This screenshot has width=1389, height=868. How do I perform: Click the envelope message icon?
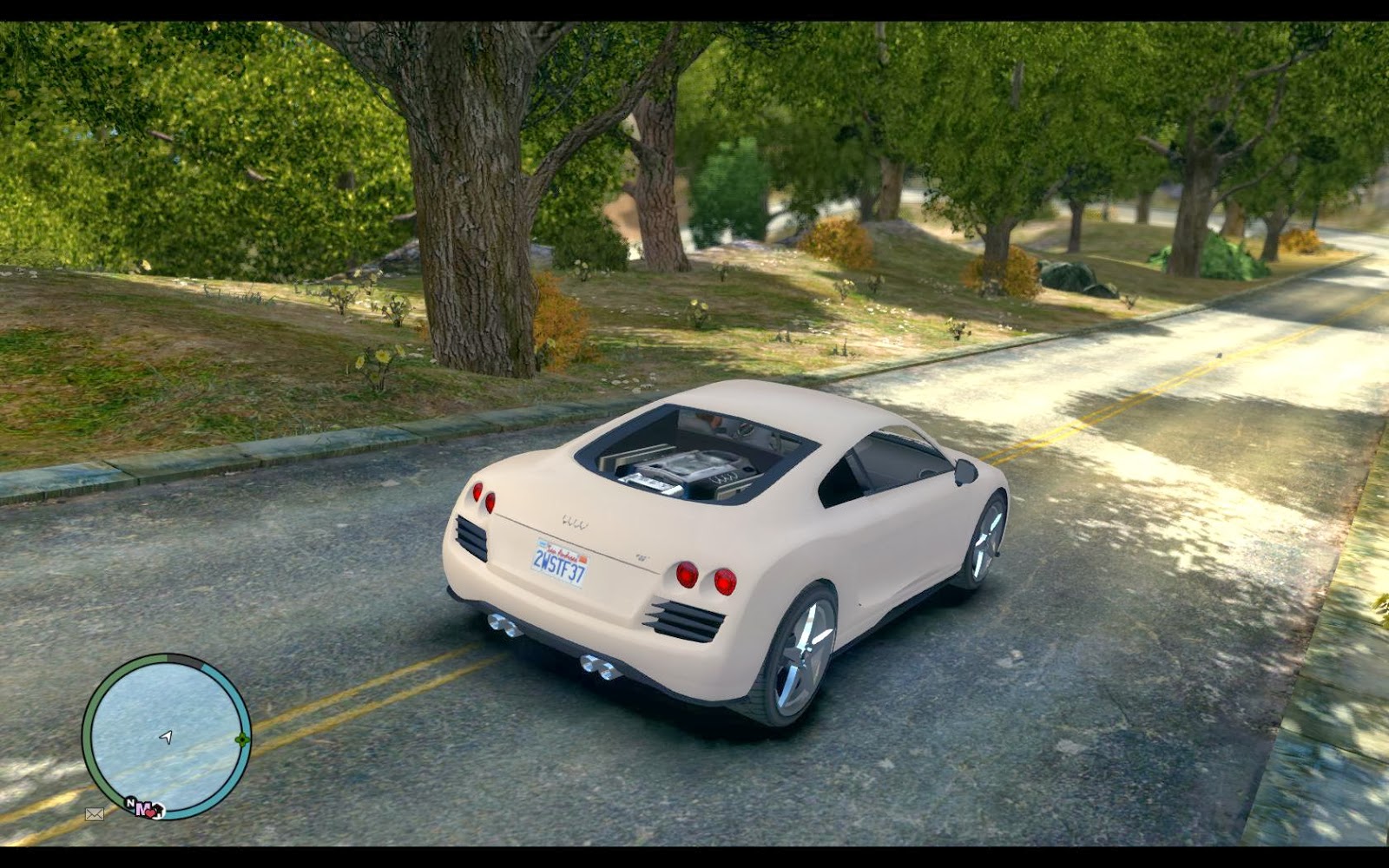point(95,814)
